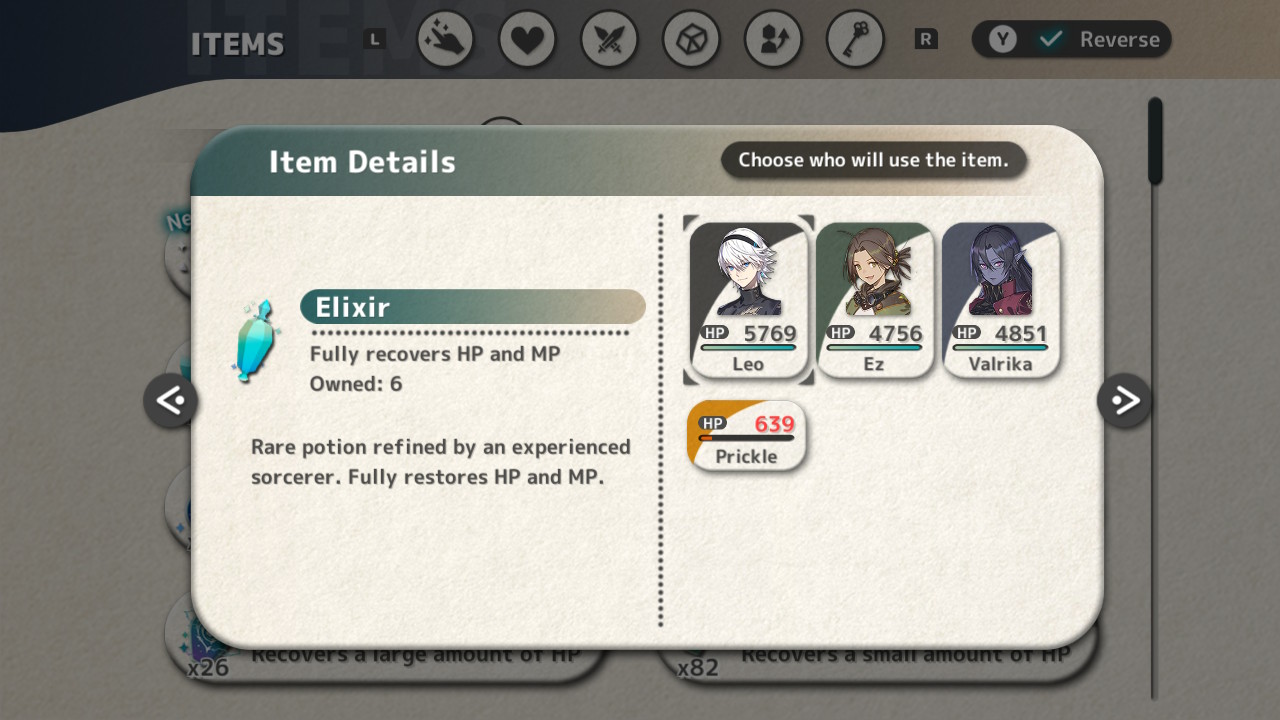Open the cube materials category tab
This screenshot has width=1280, height=720.
pos(691,40)
